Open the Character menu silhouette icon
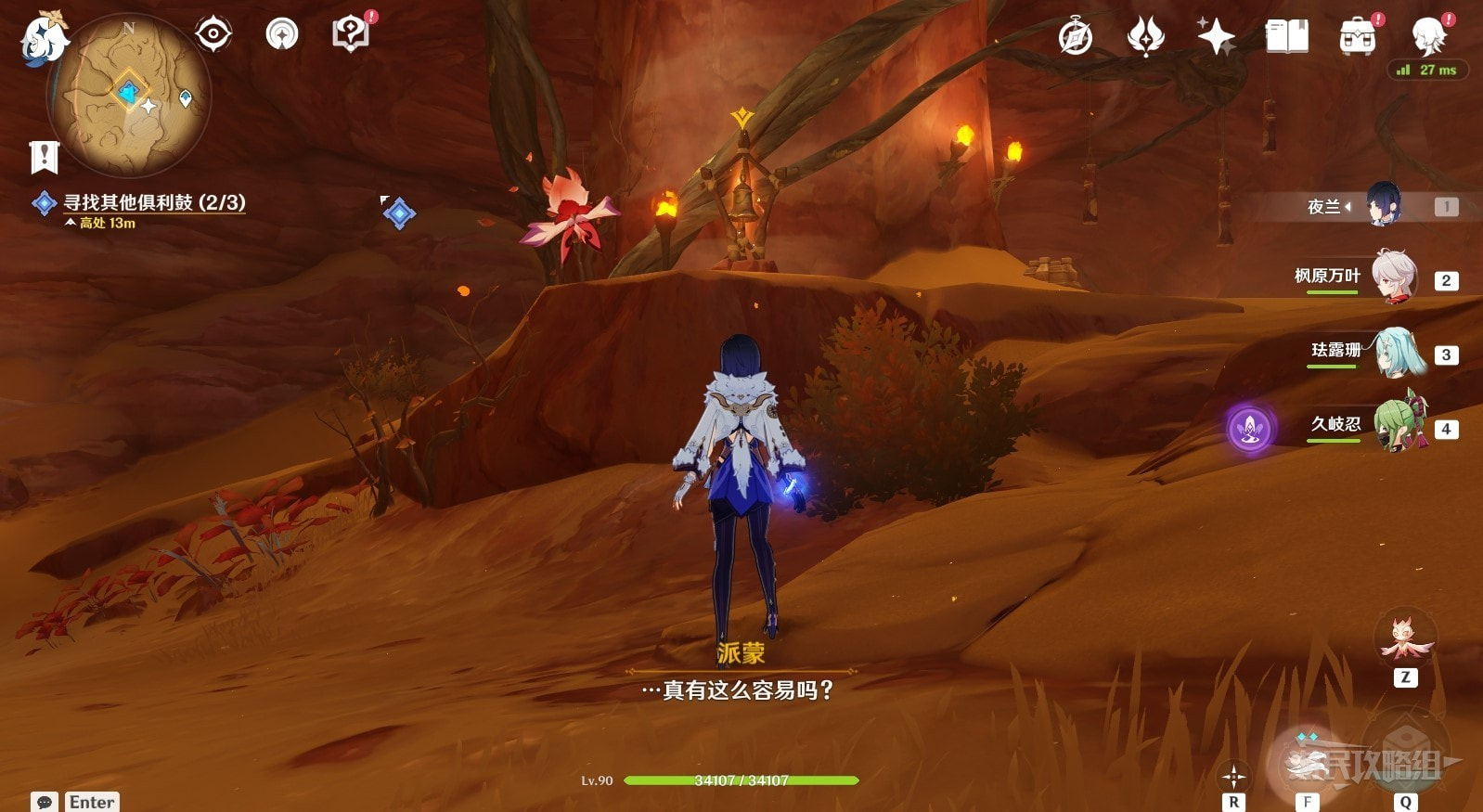This screenshot has height=812, width=1483. (x=1427, y=37)
